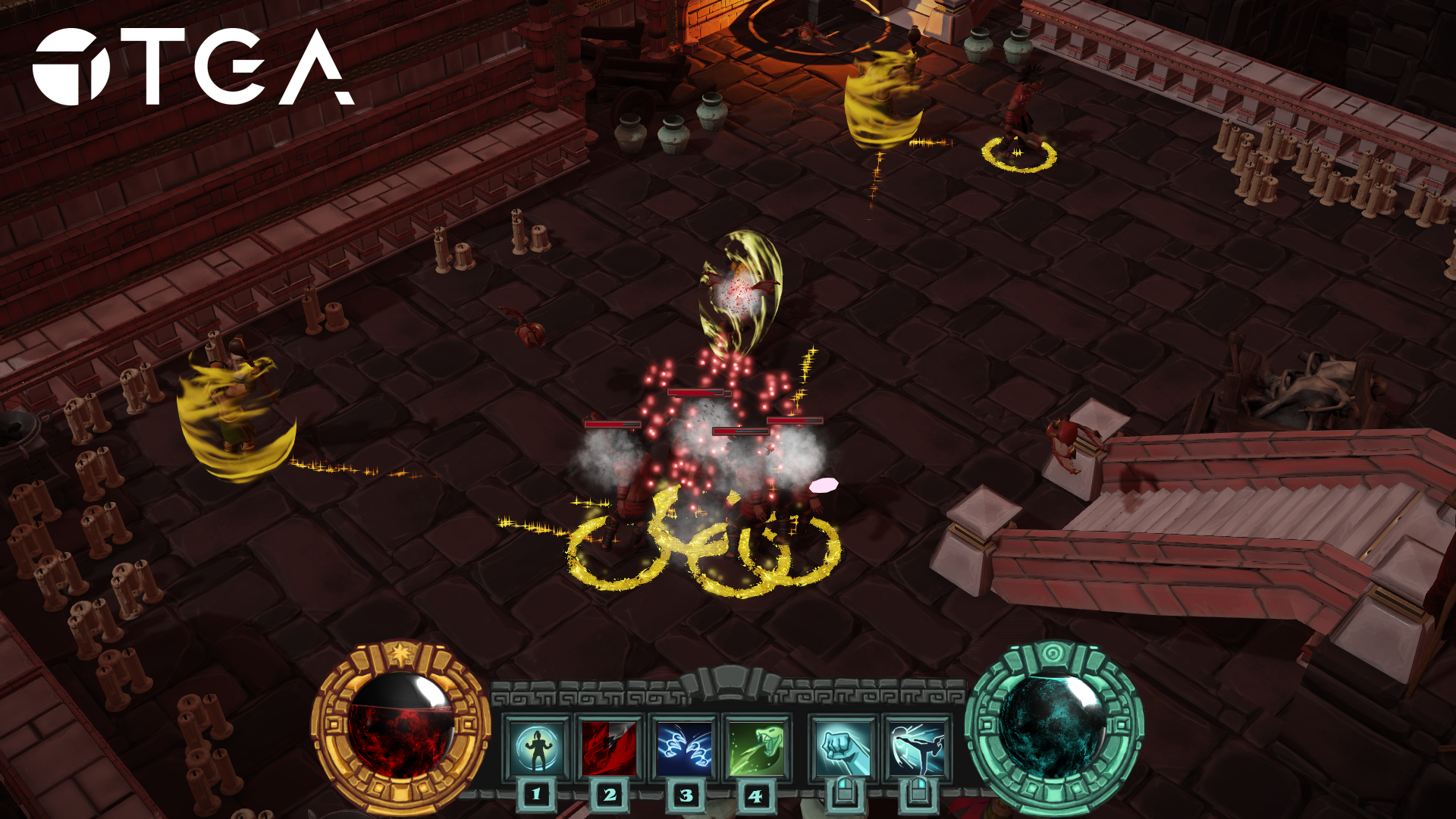Cast the green snake venom ability
1456x819 pixels.
(756, 748)
